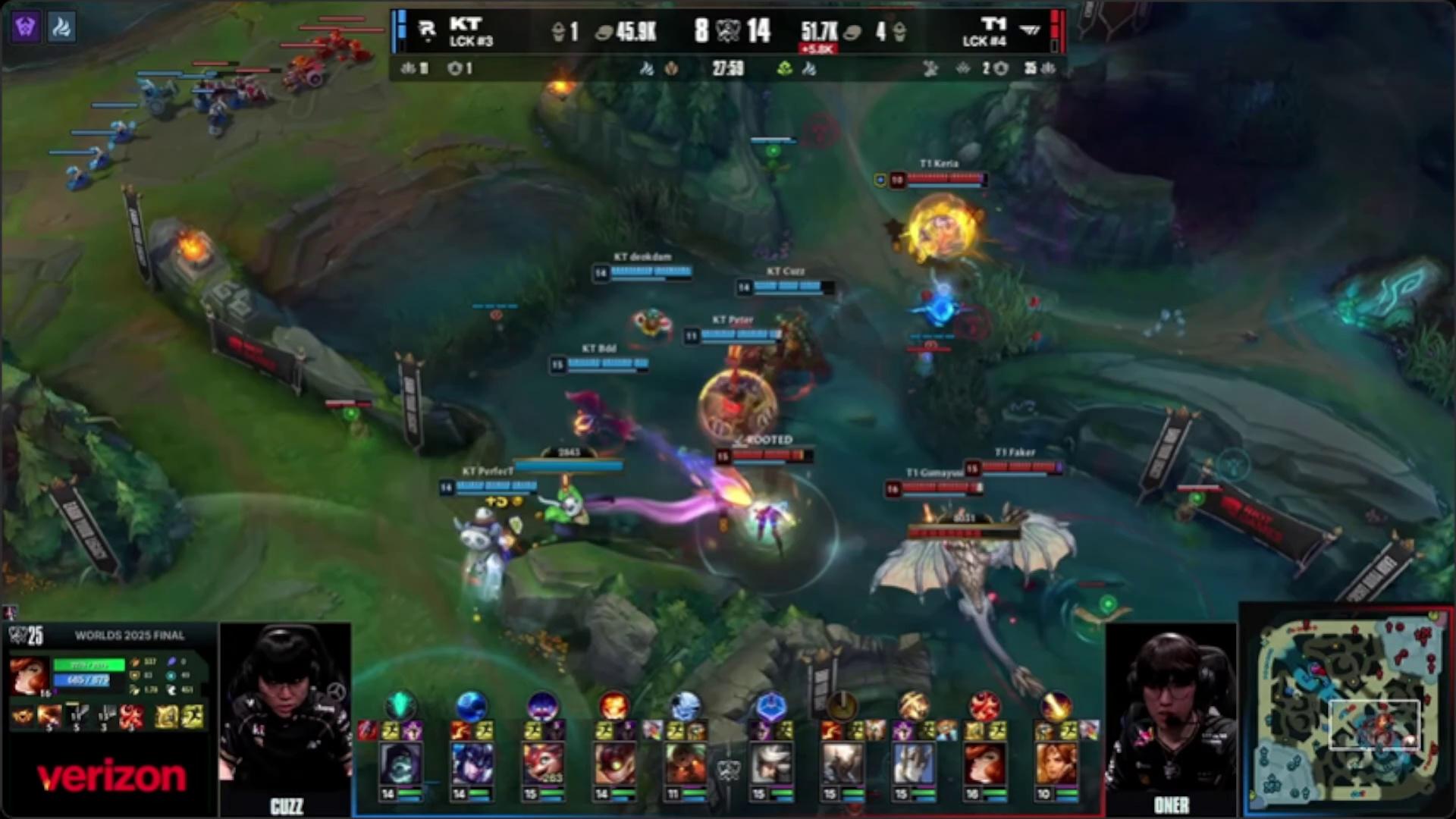
Task: Click the T1 team logo on the scoreboard
Action: click(x=1031, y=30)
